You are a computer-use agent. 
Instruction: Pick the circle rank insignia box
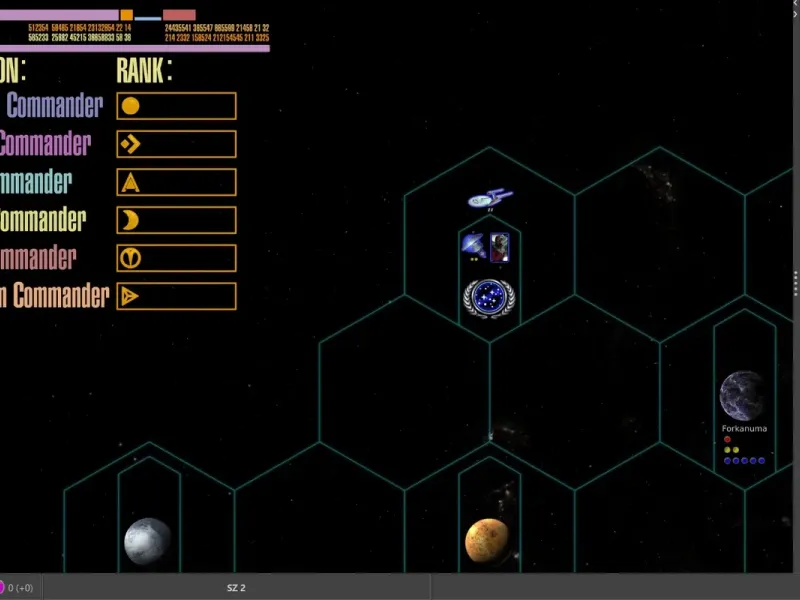[176, 106]
